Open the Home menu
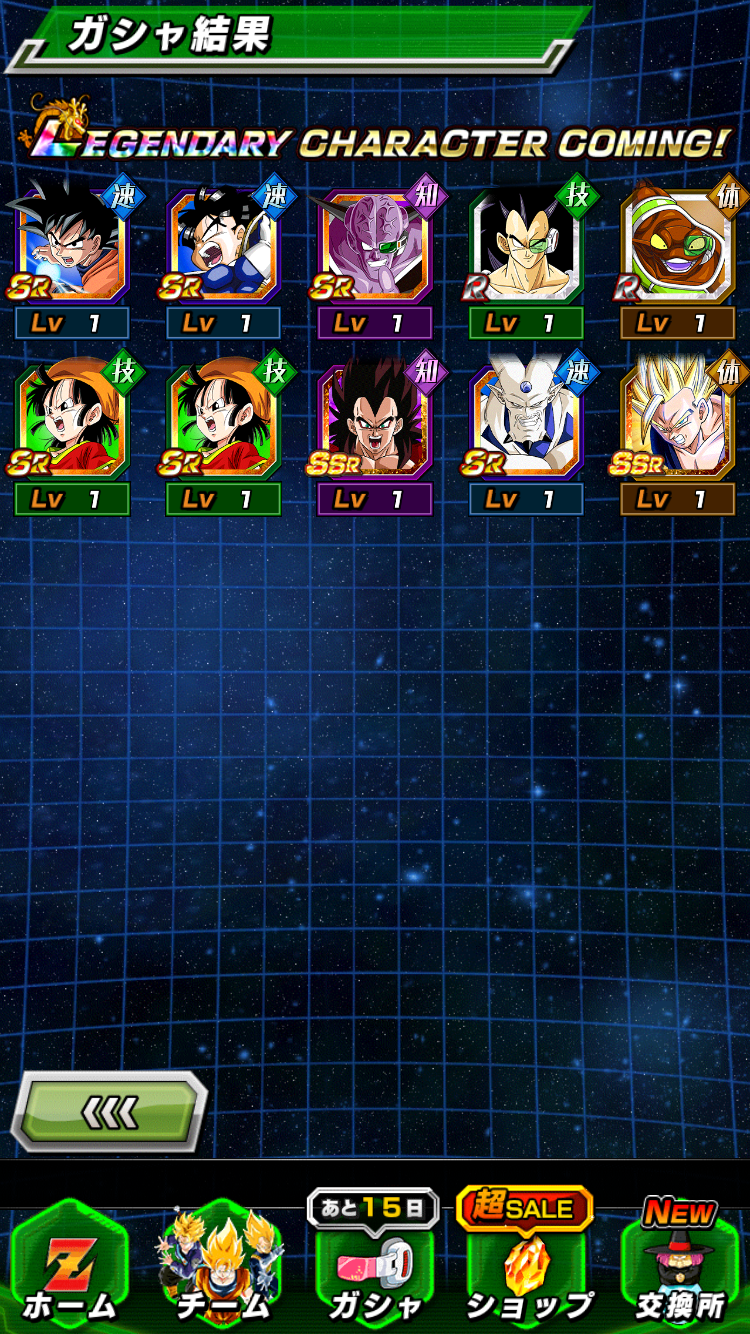Image resolution: width=750 pixels, height=1334 pixels. [70, 1266]
